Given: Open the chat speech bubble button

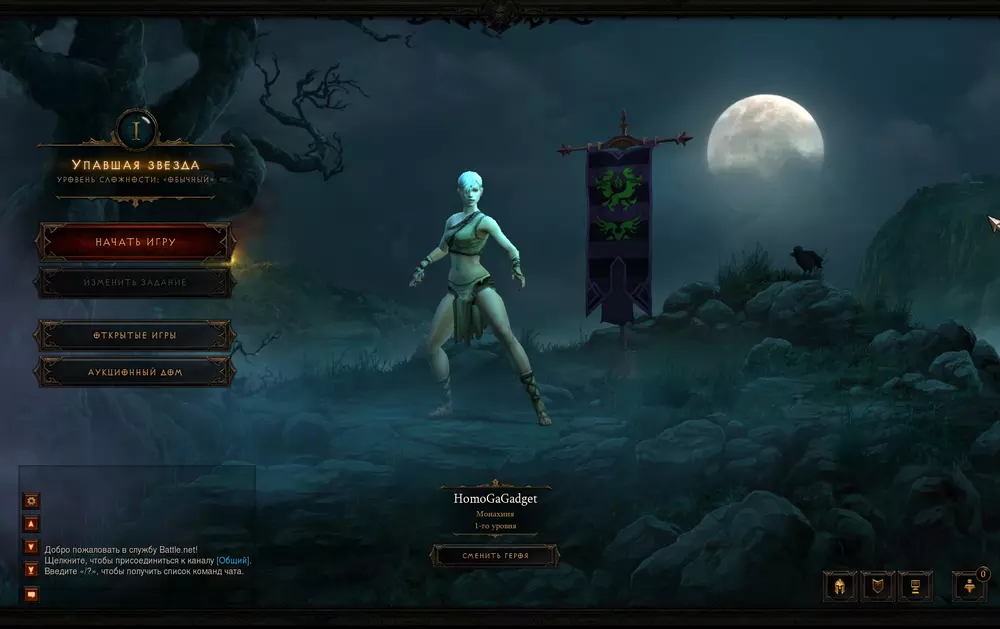Looking at the screenshot, I should 32,594.
